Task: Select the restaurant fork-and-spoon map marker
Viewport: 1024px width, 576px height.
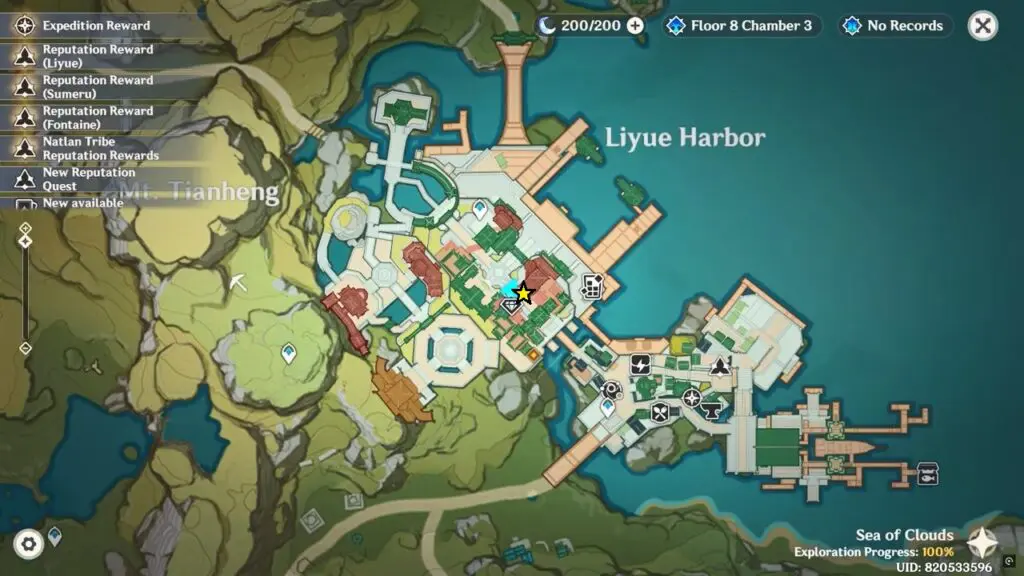Action: point(660,411)
